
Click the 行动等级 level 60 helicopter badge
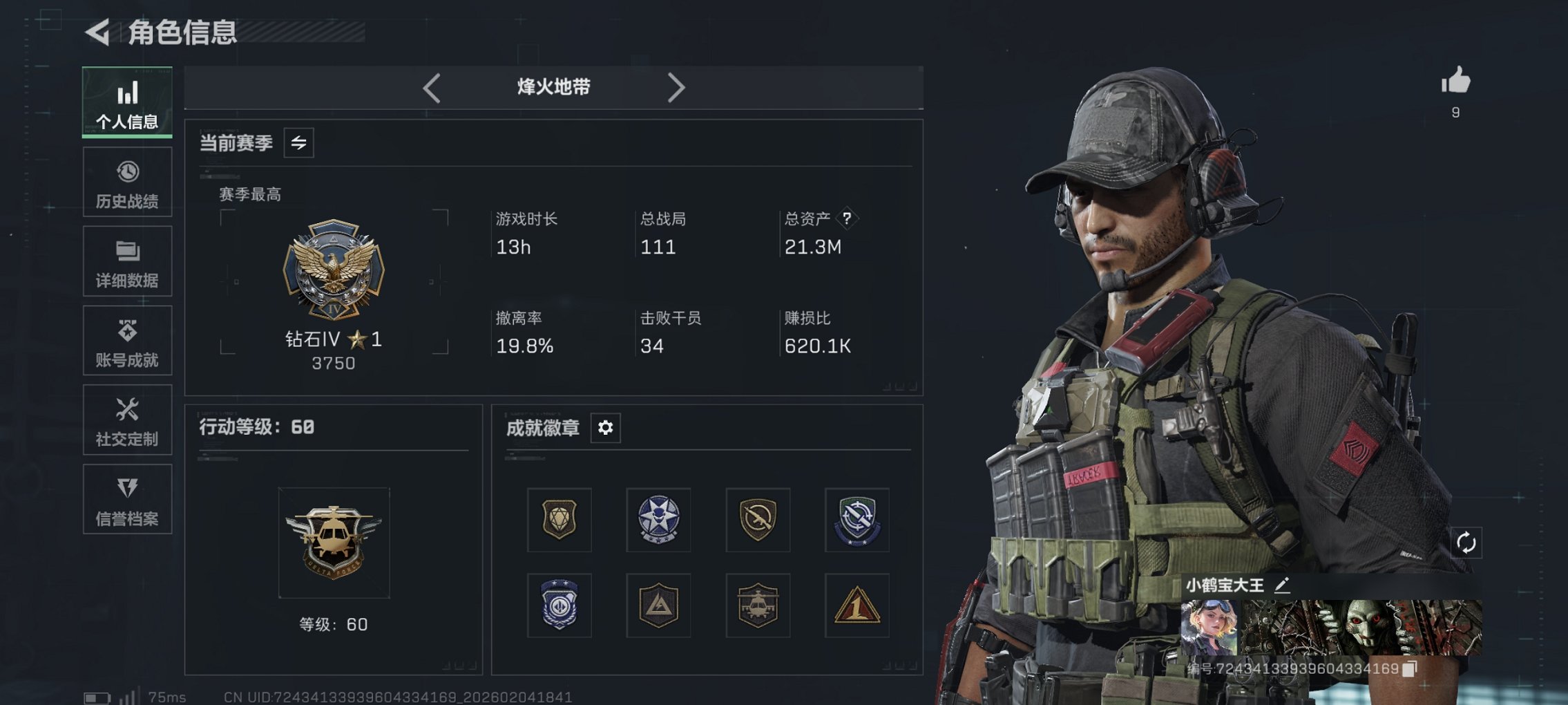coord(334,543)
